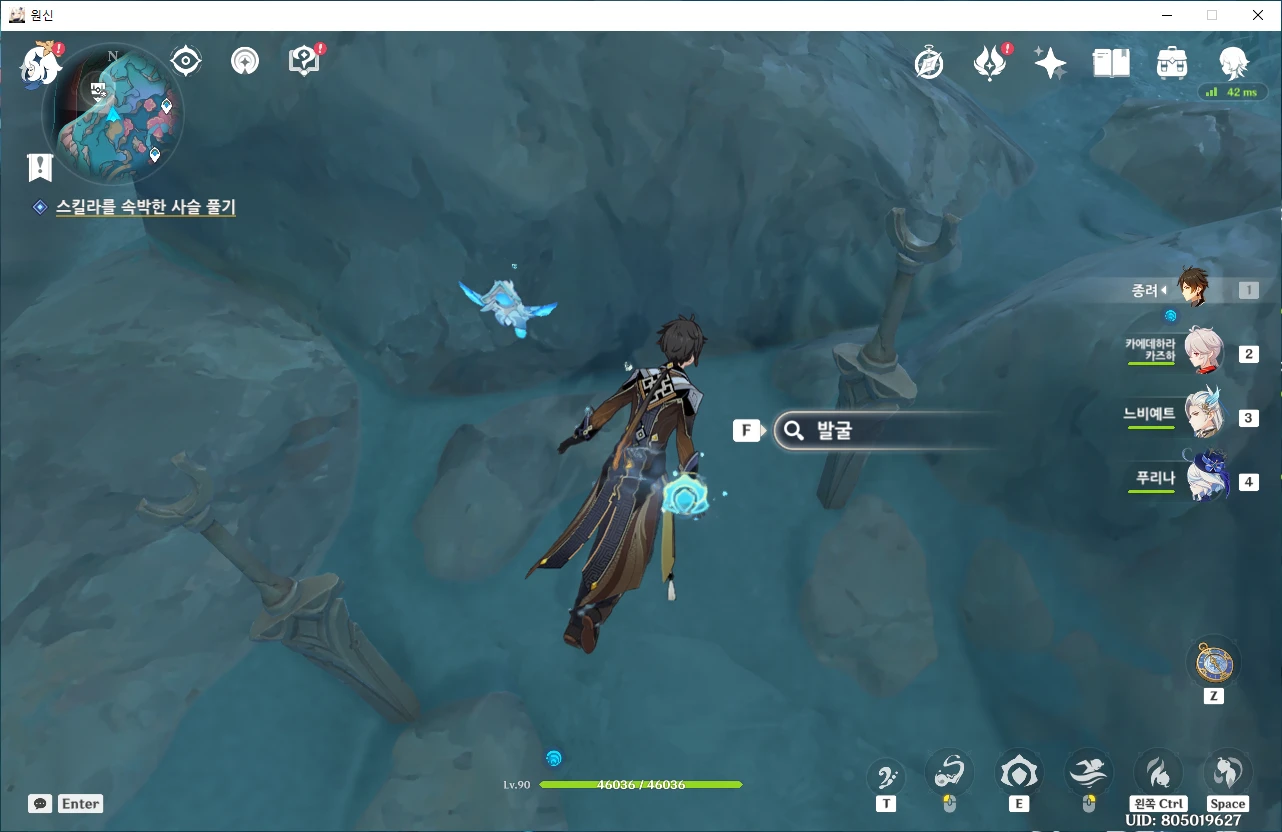Screen dimensions: 1282x832
Task: Open the events compass icon
Action: pyautogui.click(x=929, y=64)
